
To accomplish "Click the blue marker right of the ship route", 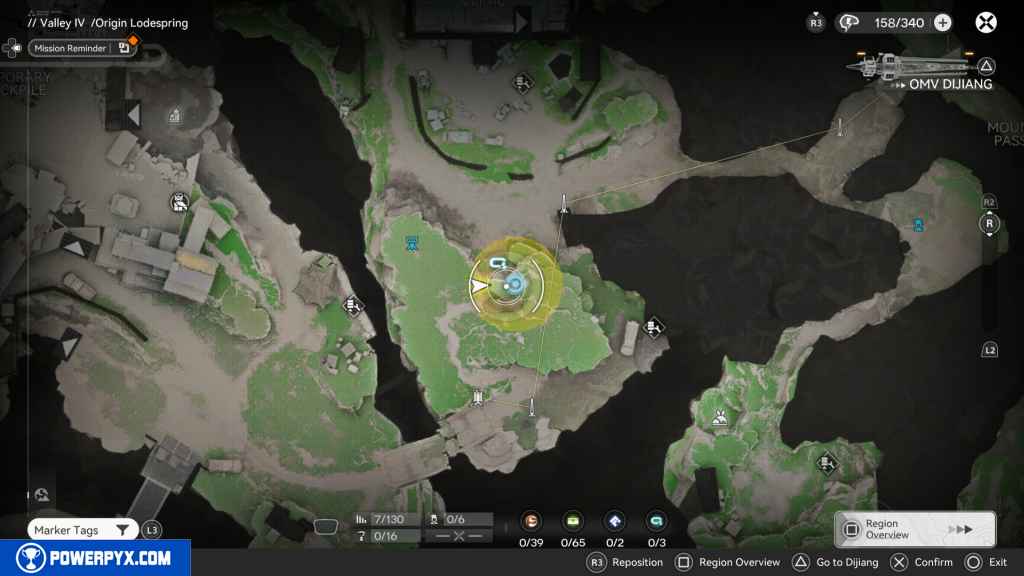I will (917, 225).
